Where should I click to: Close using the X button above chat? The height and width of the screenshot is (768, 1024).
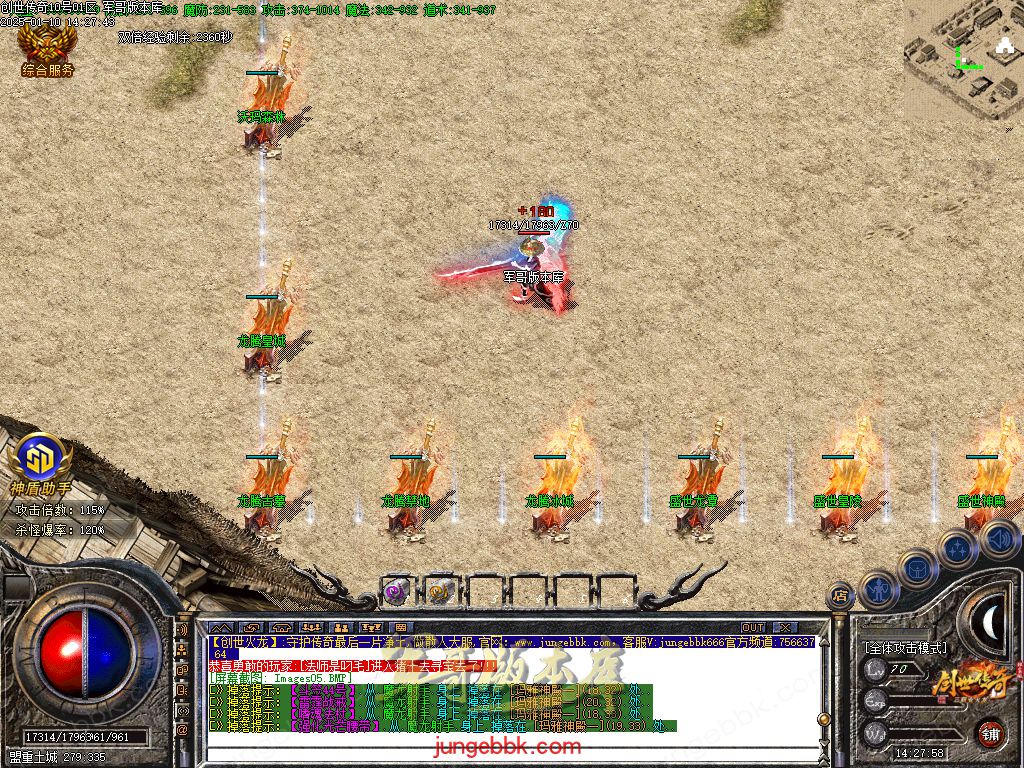[786, 628]
